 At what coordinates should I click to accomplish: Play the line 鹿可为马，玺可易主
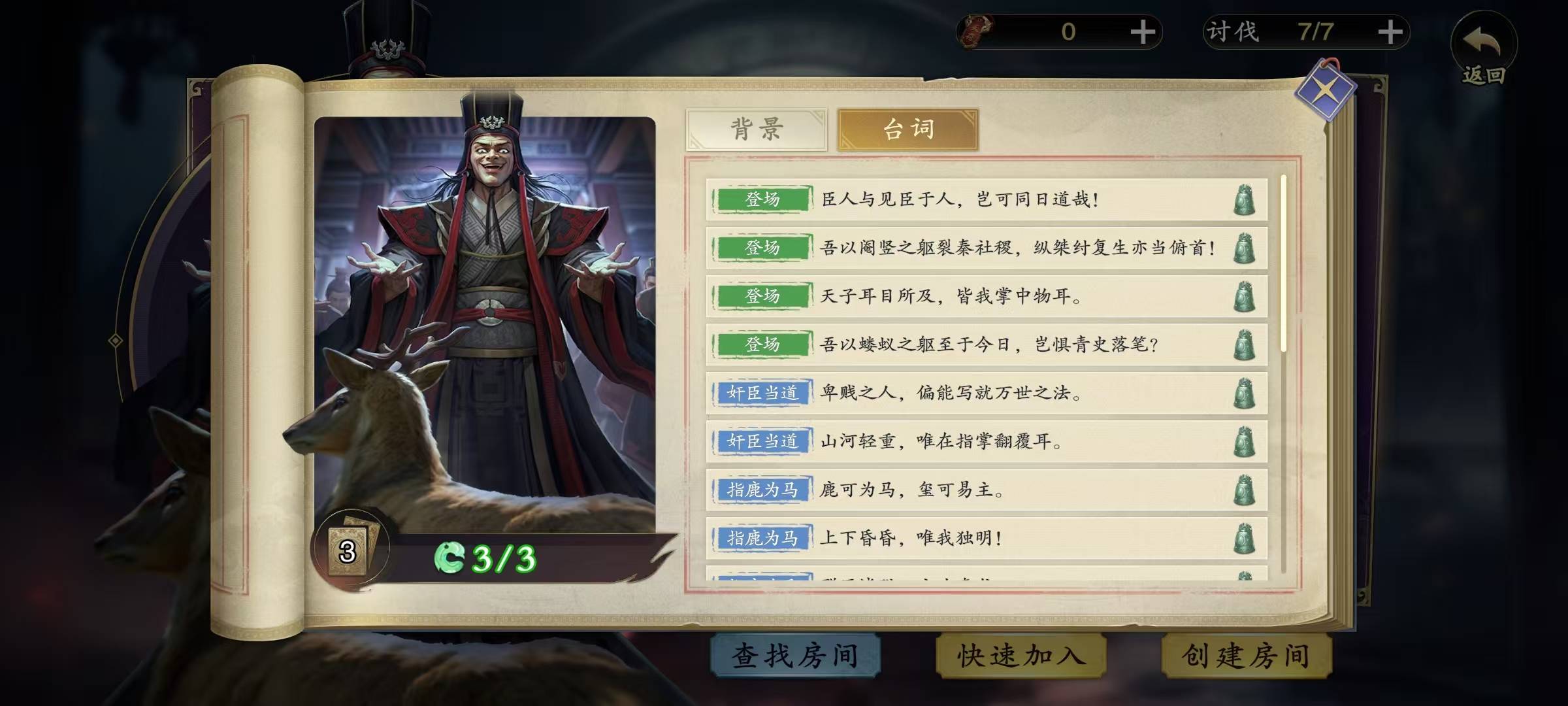point(1244,490)
